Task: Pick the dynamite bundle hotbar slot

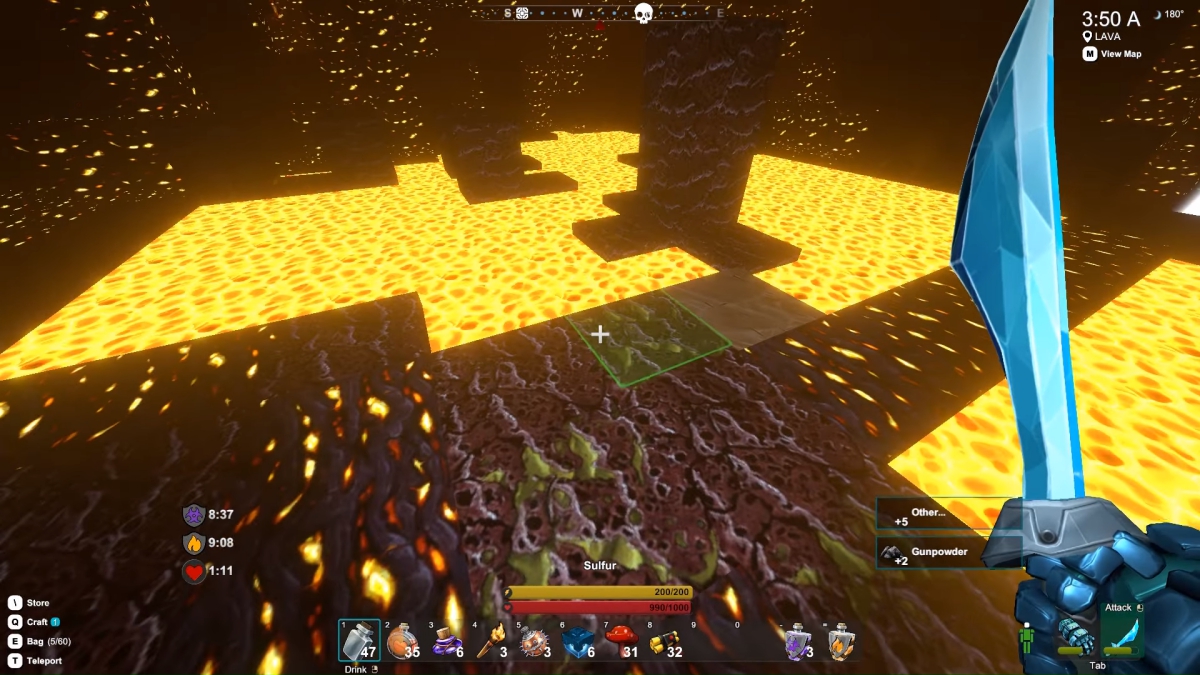Action: click(x=664, y=641)
